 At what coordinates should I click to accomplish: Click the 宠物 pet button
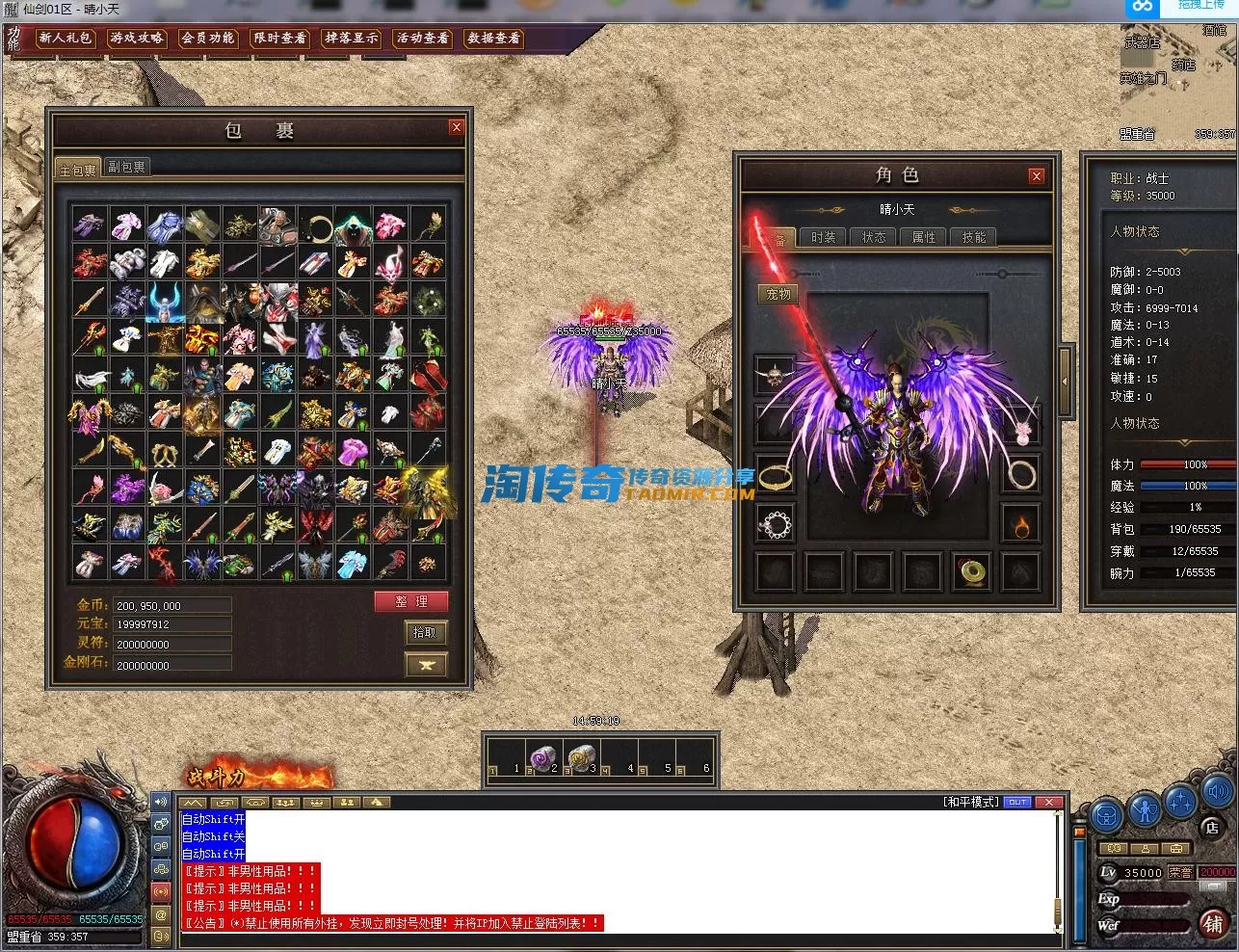[778, 294]
